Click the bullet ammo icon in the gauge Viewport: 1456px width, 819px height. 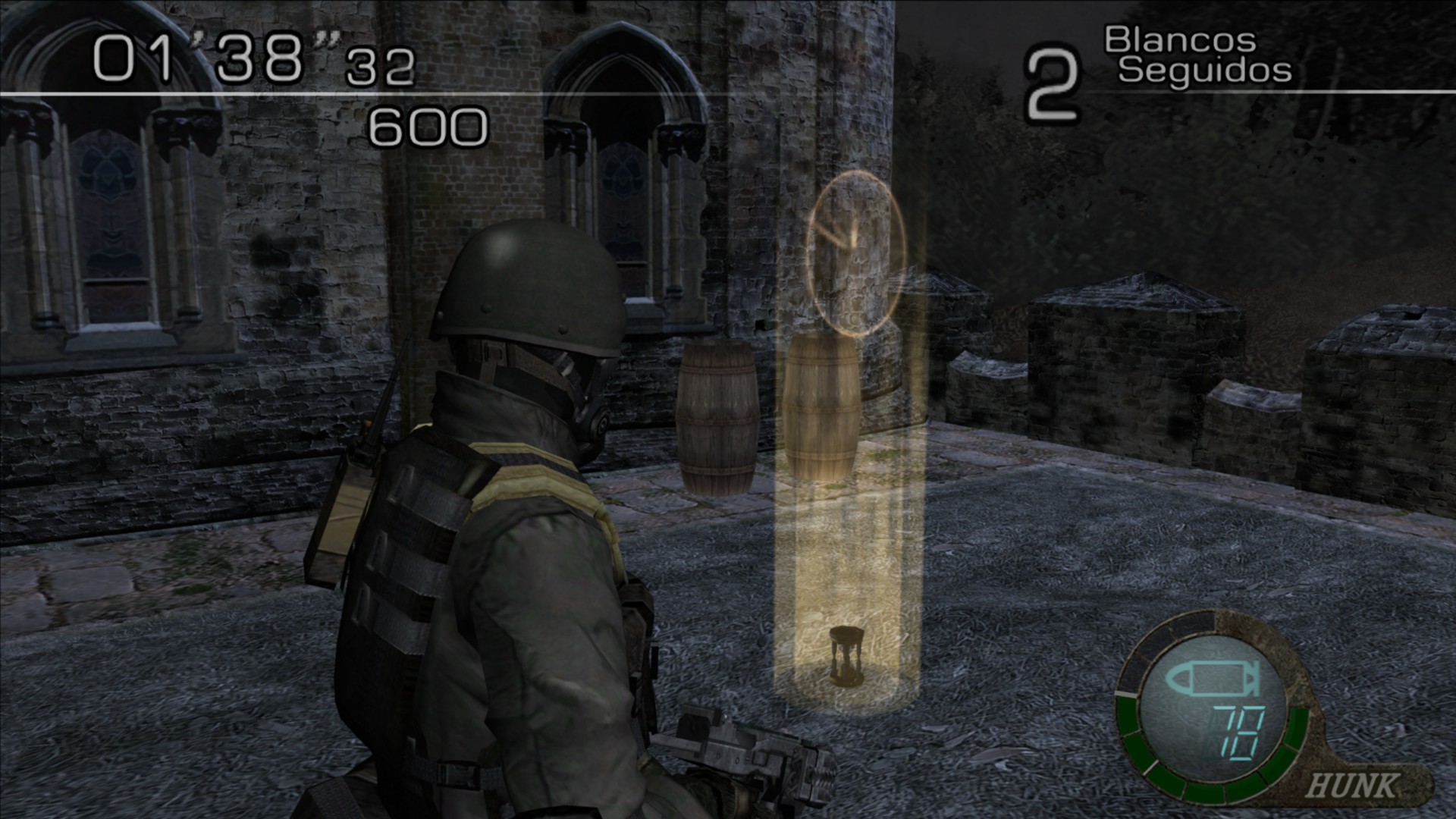pos(1211,680)
